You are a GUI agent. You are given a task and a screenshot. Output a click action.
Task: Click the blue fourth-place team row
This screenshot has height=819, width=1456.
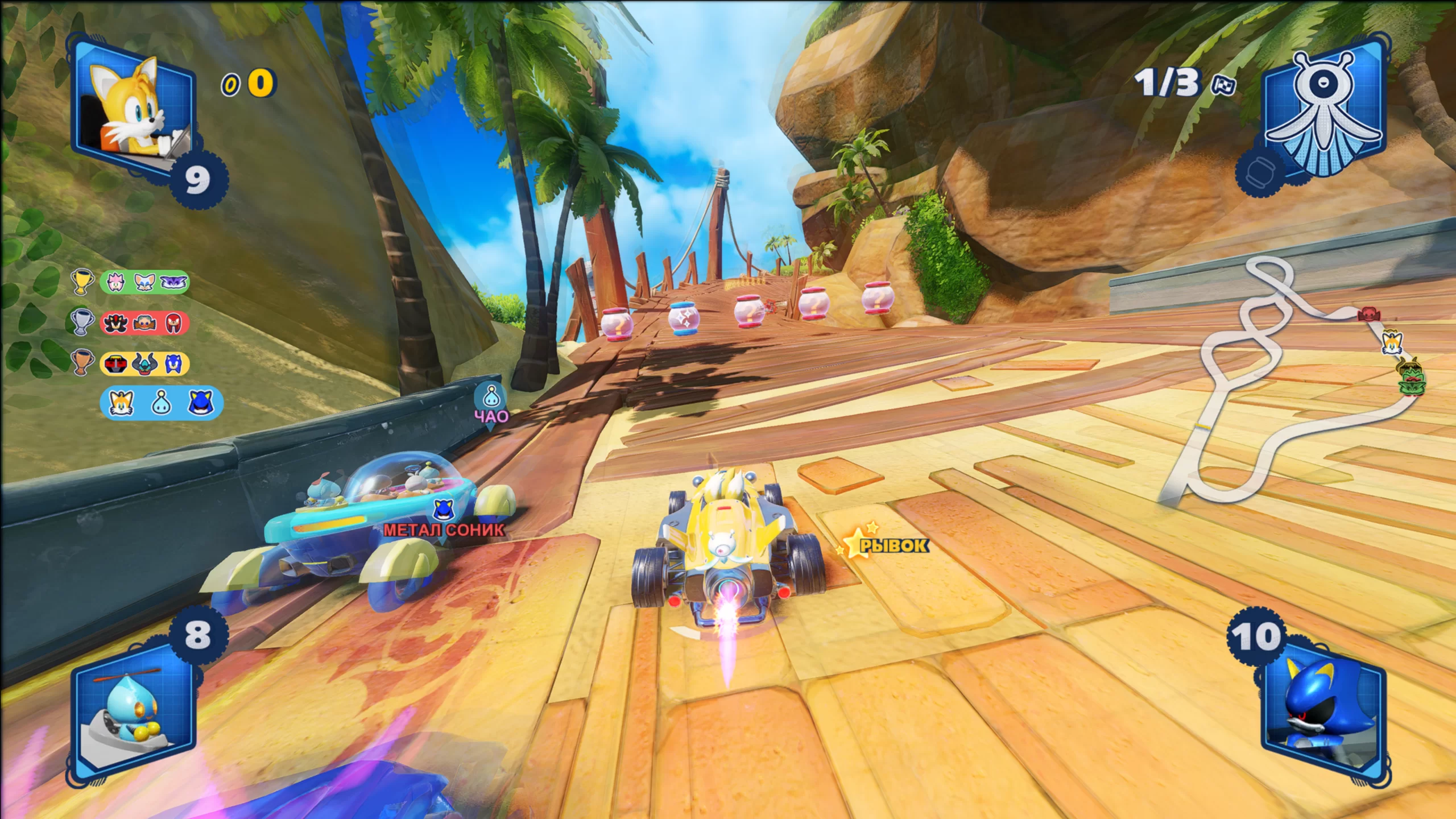[161, 403]
